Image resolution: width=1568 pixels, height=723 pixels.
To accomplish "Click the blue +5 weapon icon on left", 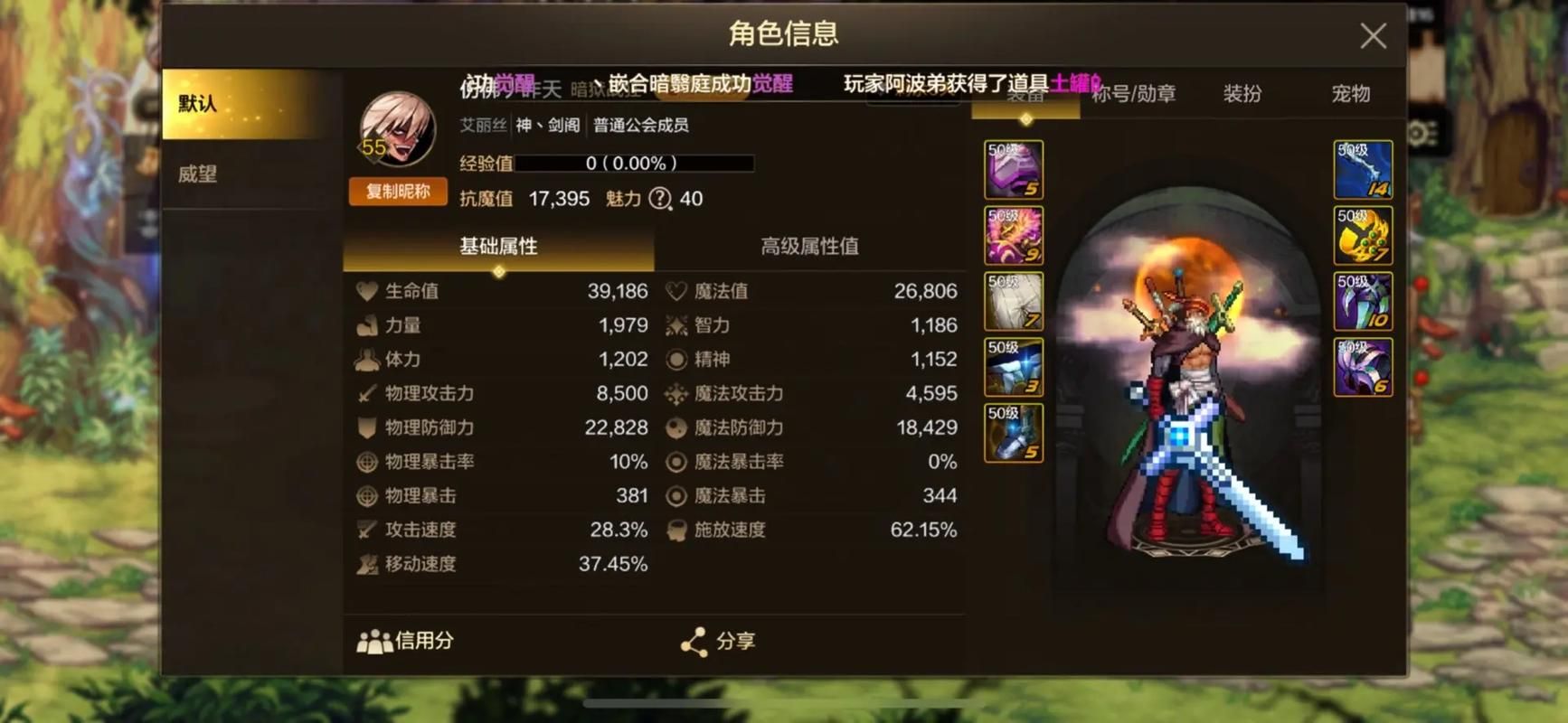I will coord(1012,433).
